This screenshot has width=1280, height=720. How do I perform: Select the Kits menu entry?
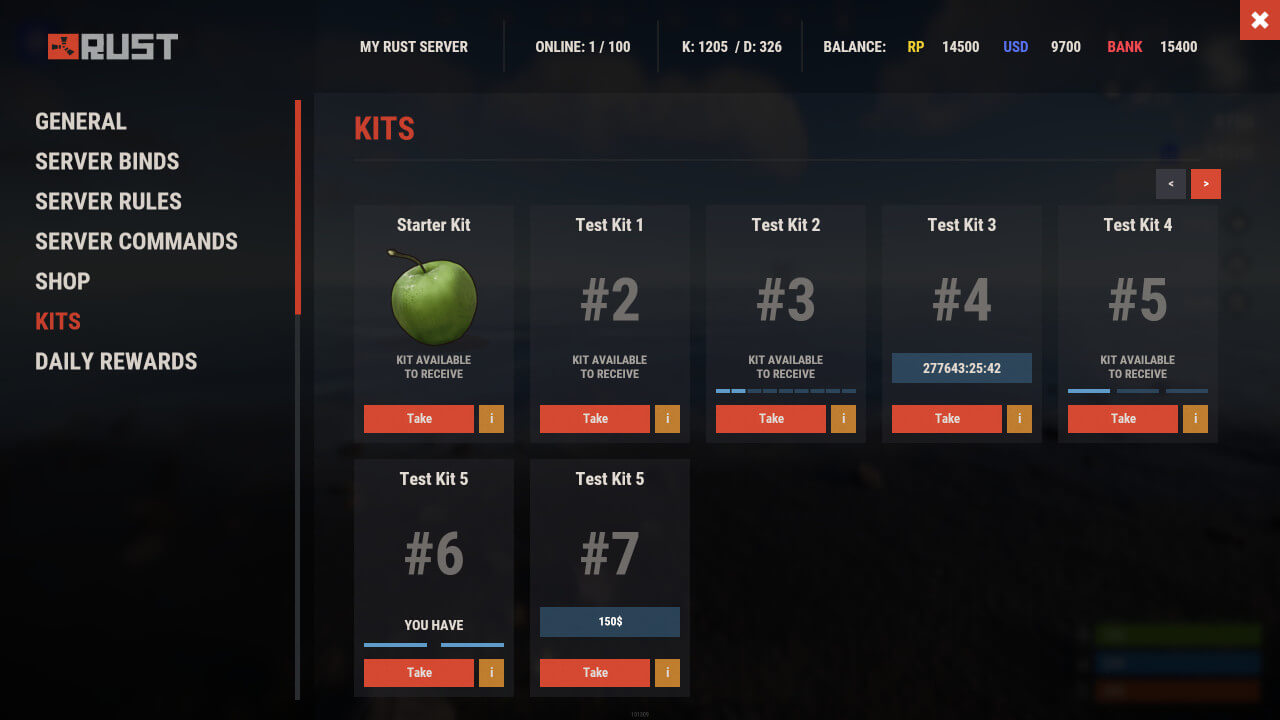[58, 322]
